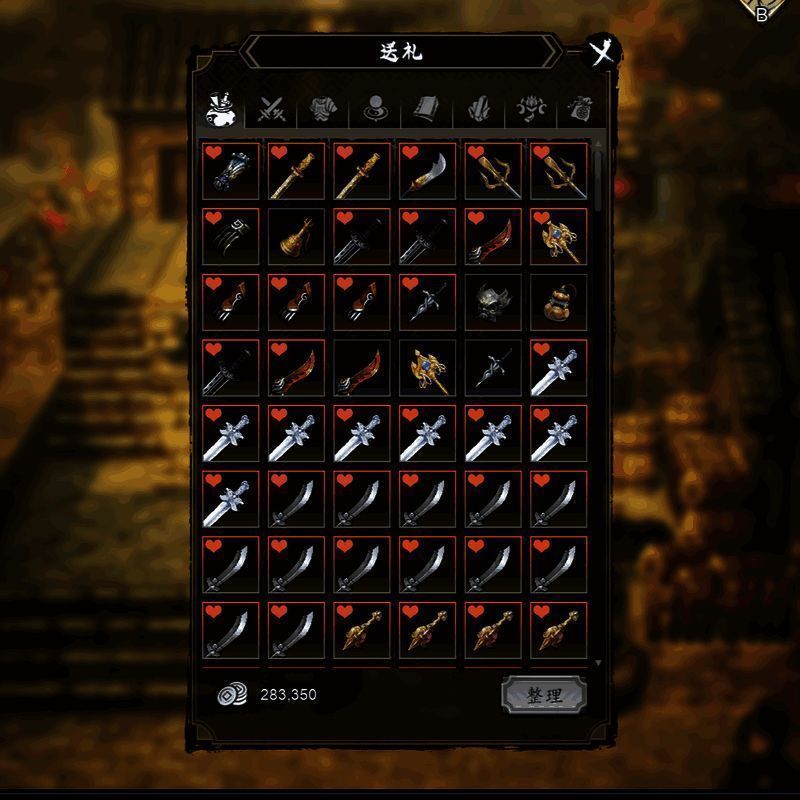Select the steel gauntlet item slot
This screenshot has width=800, height=800.
(x=231, y=171)
